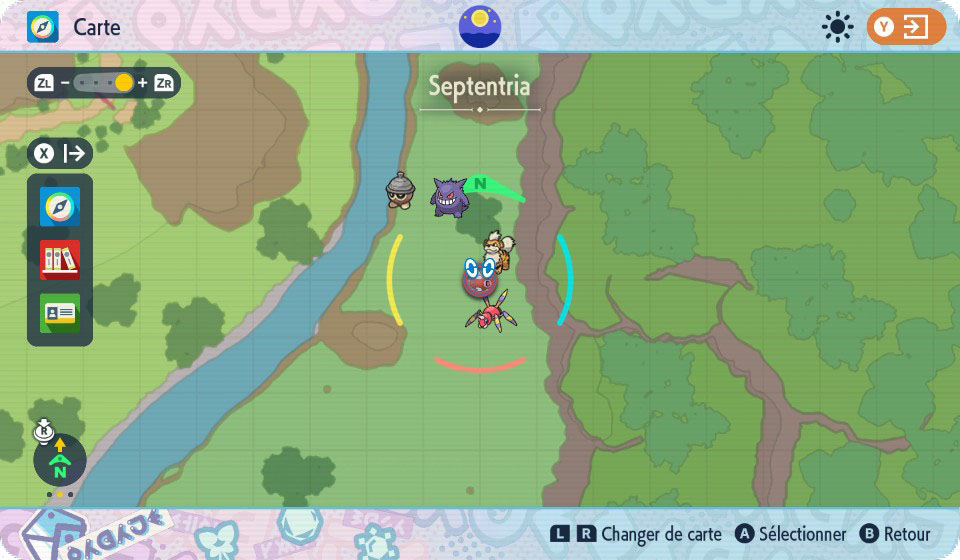Click the player's Rotom face position marker
The height and width of the screenshot is (560, 960).
(481, 275)
